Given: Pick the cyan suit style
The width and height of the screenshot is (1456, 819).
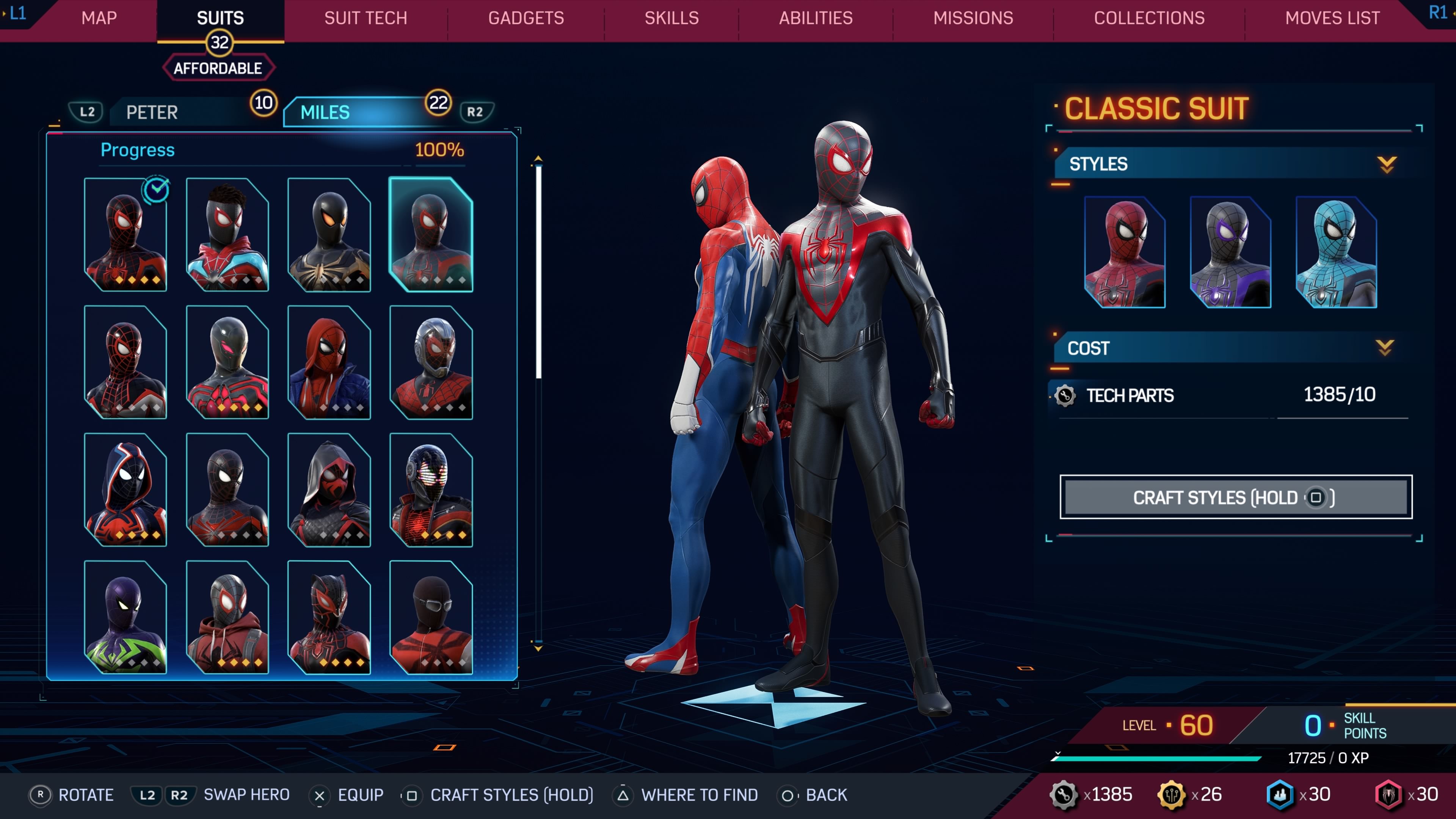Looking at the screenshot, I should click(x=1336, y=252).
